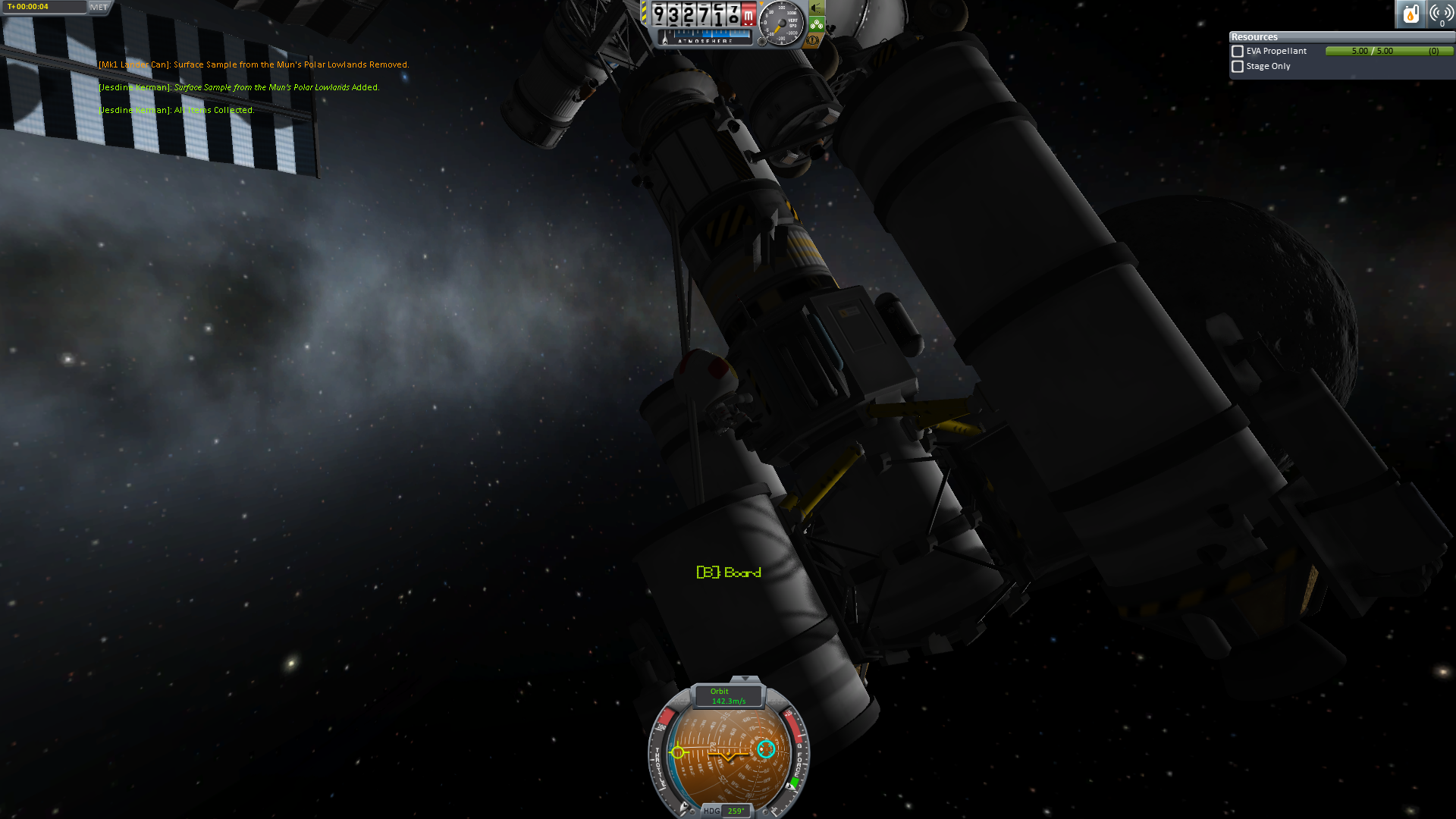Viewport: 1456px width, 819px height.
Task: Click the green landing gear button
Action: click(816, 24)
